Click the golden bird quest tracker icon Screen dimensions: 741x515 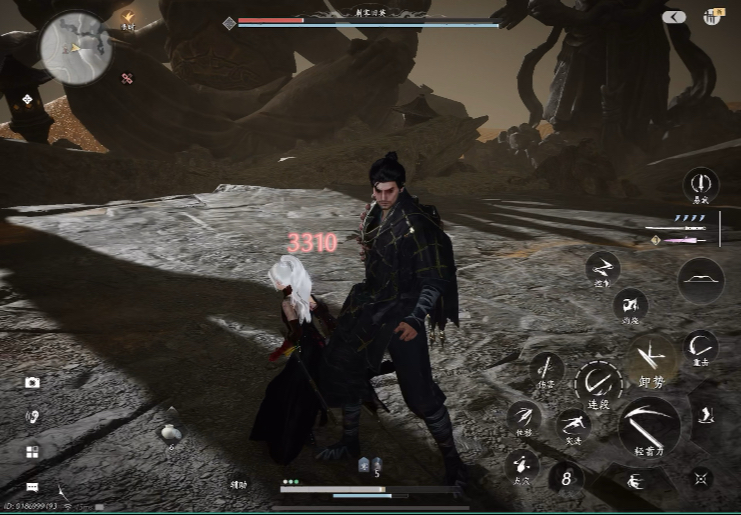click(128, 17)
